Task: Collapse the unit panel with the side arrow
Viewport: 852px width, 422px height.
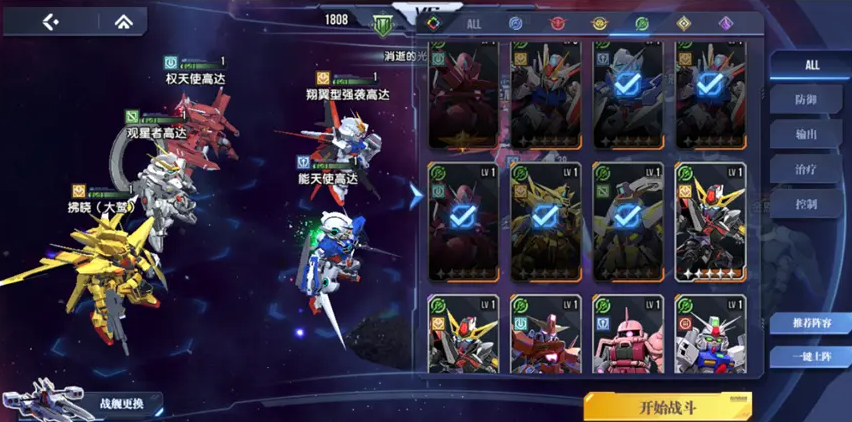Action: tap(416, 196)
